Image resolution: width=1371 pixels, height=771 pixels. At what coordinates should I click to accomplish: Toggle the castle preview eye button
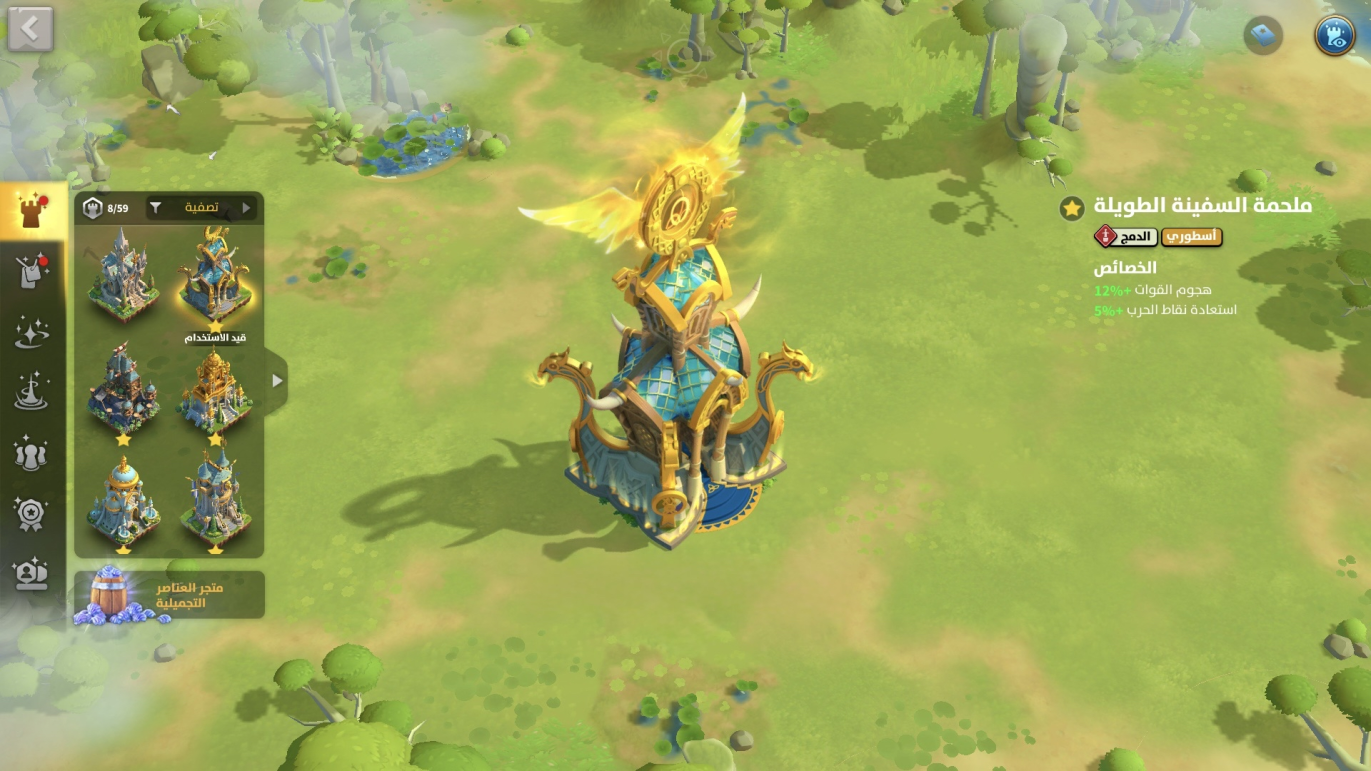(x=1334, y=35)
